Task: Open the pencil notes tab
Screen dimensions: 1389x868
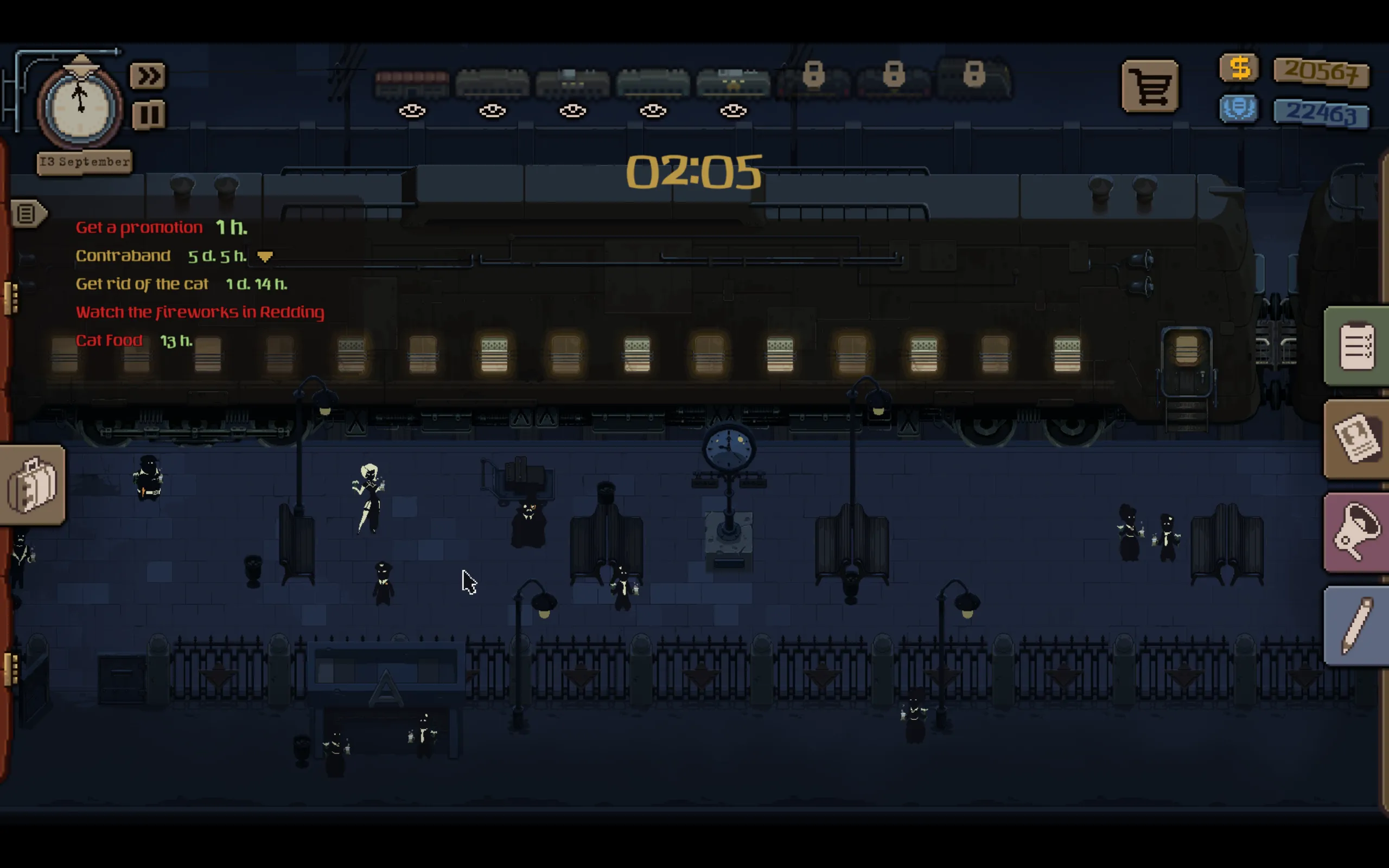Action: coord(1356,626)
